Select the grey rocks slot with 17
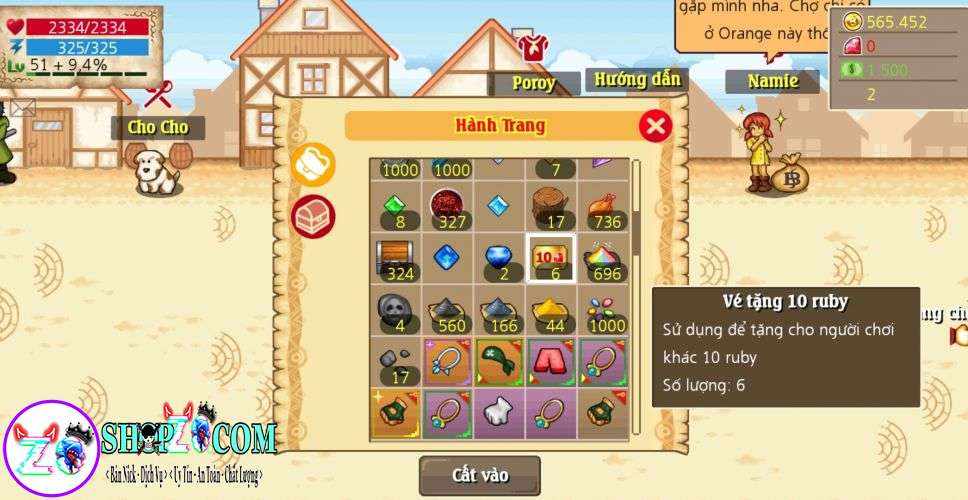 click(396, 361)
